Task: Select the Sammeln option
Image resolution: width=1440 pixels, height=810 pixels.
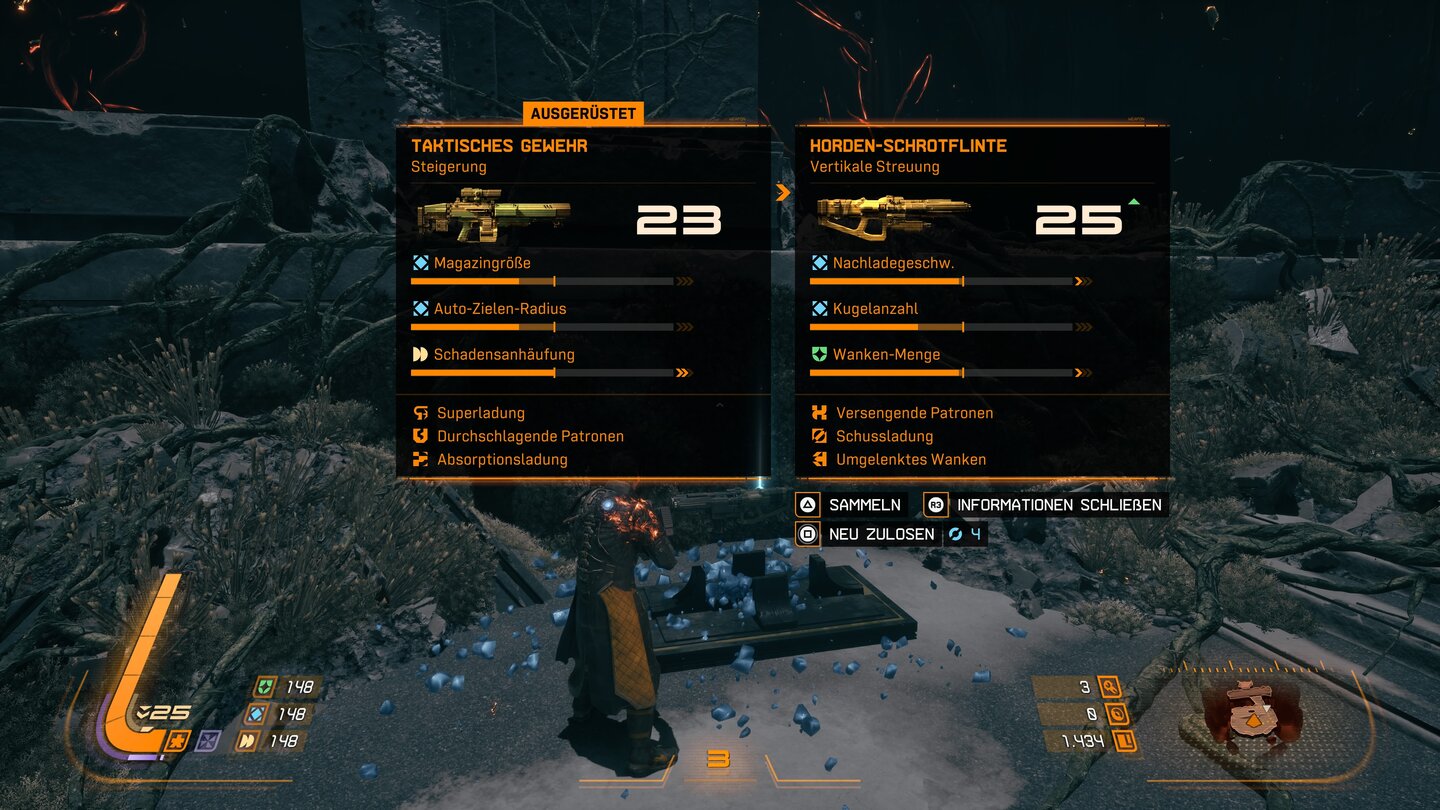Action: point(851,505)
